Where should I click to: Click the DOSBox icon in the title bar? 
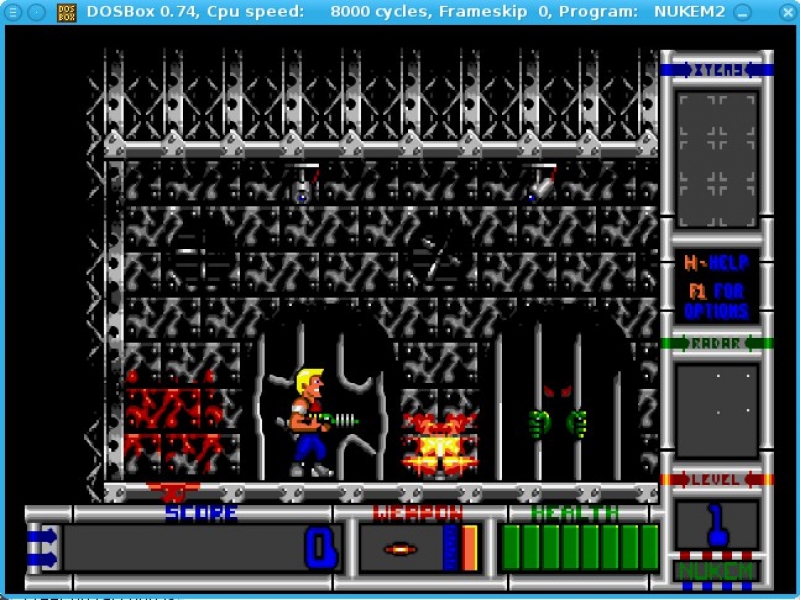click(66, 11)
